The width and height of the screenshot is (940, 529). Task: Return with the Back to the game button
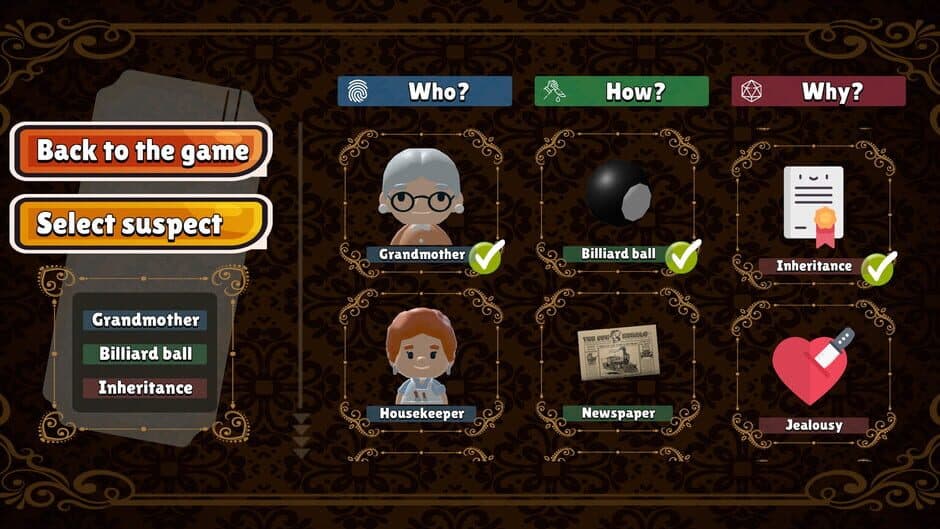coord(141,151)
